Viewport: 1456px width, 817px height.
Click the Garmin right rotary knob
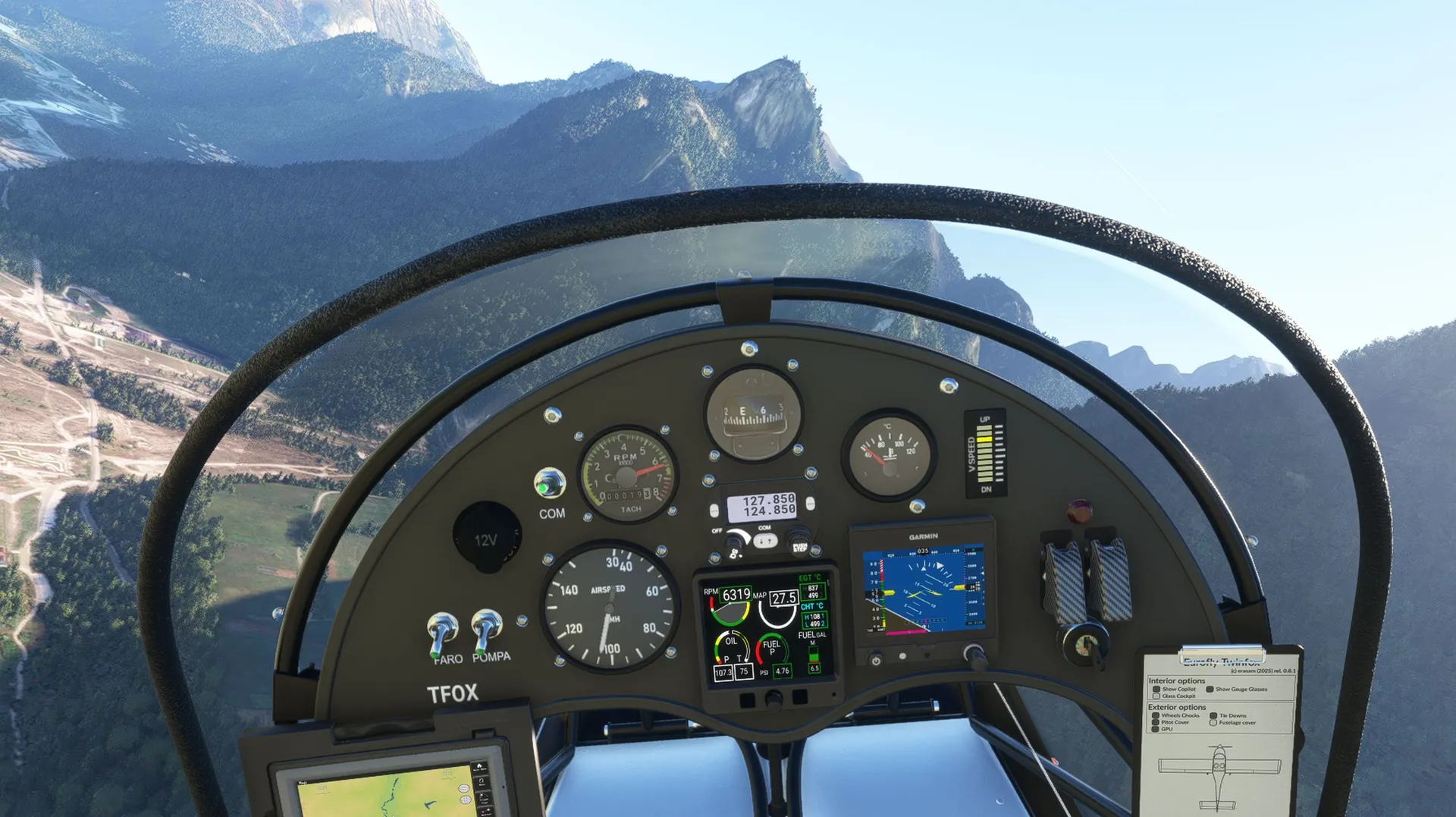(x=973, y=654)
